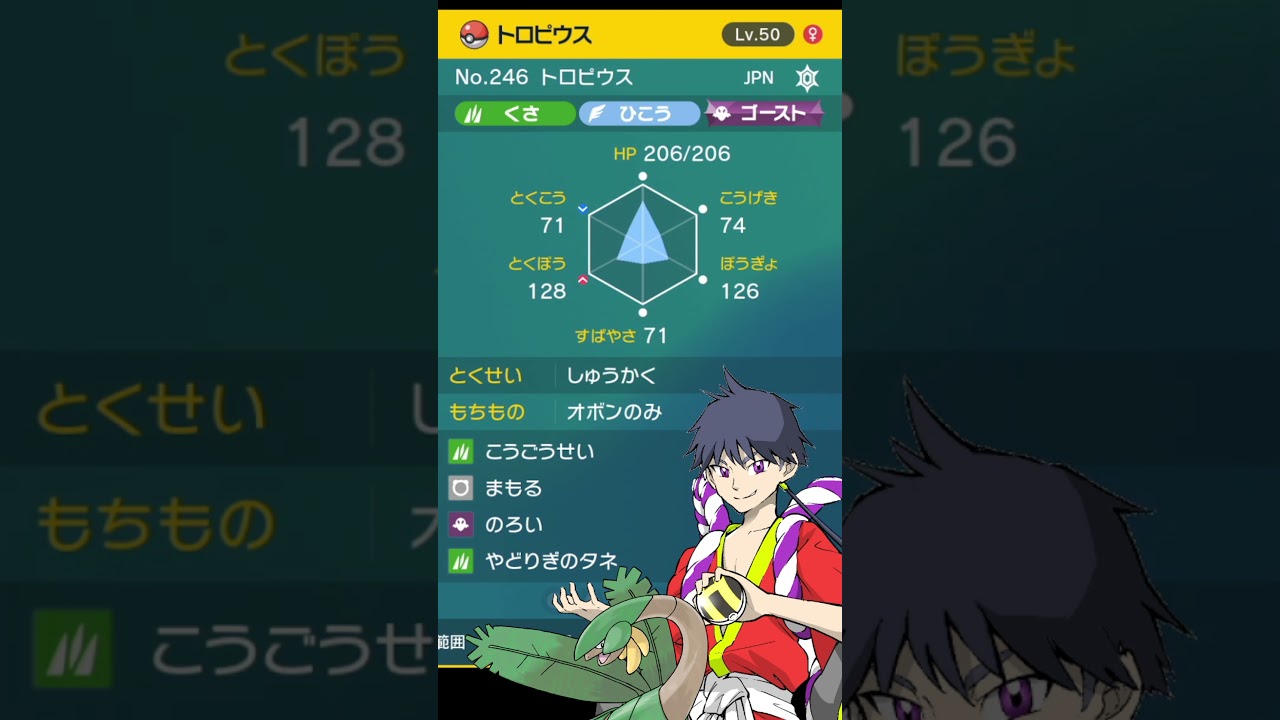Select the Grass-type icon on くさ badge
Viewport: 1280px width, 720px height.
pyautogui.click(x=474, y=113)
